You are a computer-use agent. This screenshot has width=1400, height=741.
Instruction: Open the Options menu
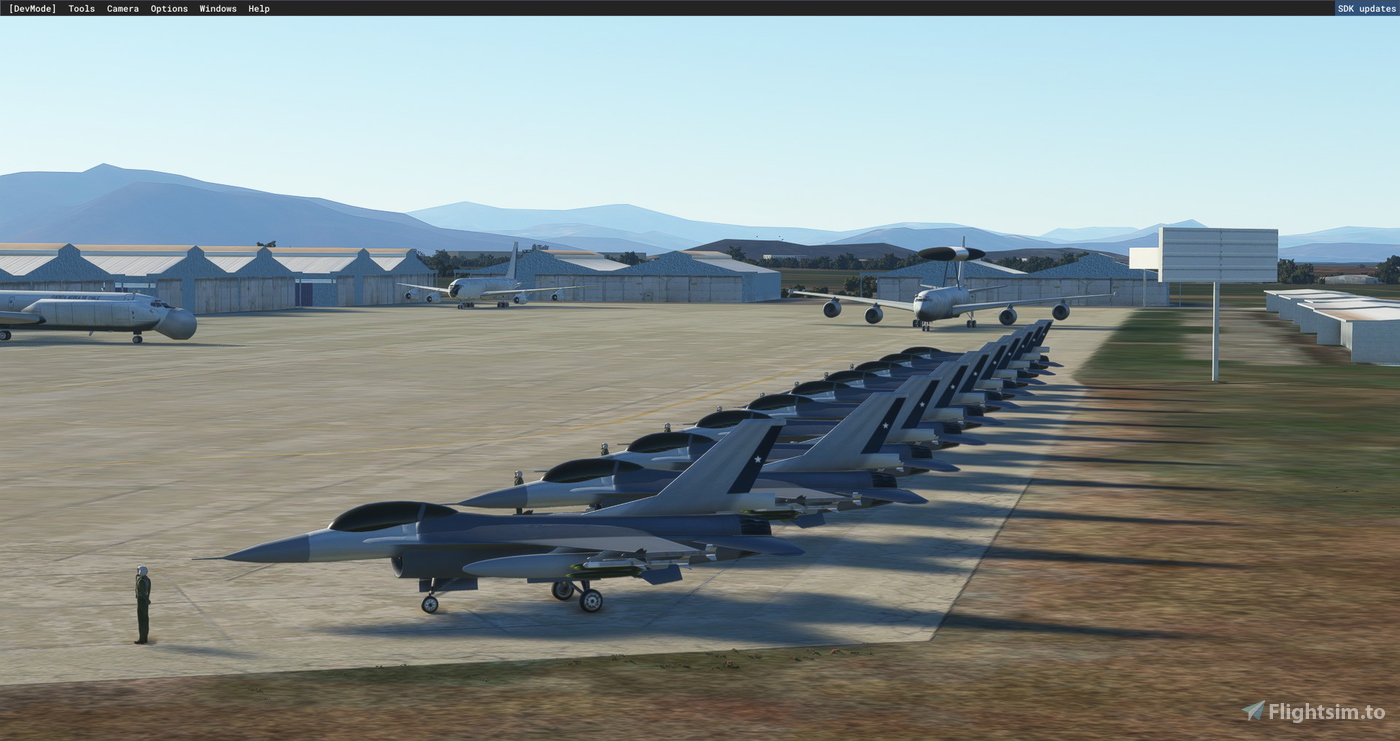(168, 8)
